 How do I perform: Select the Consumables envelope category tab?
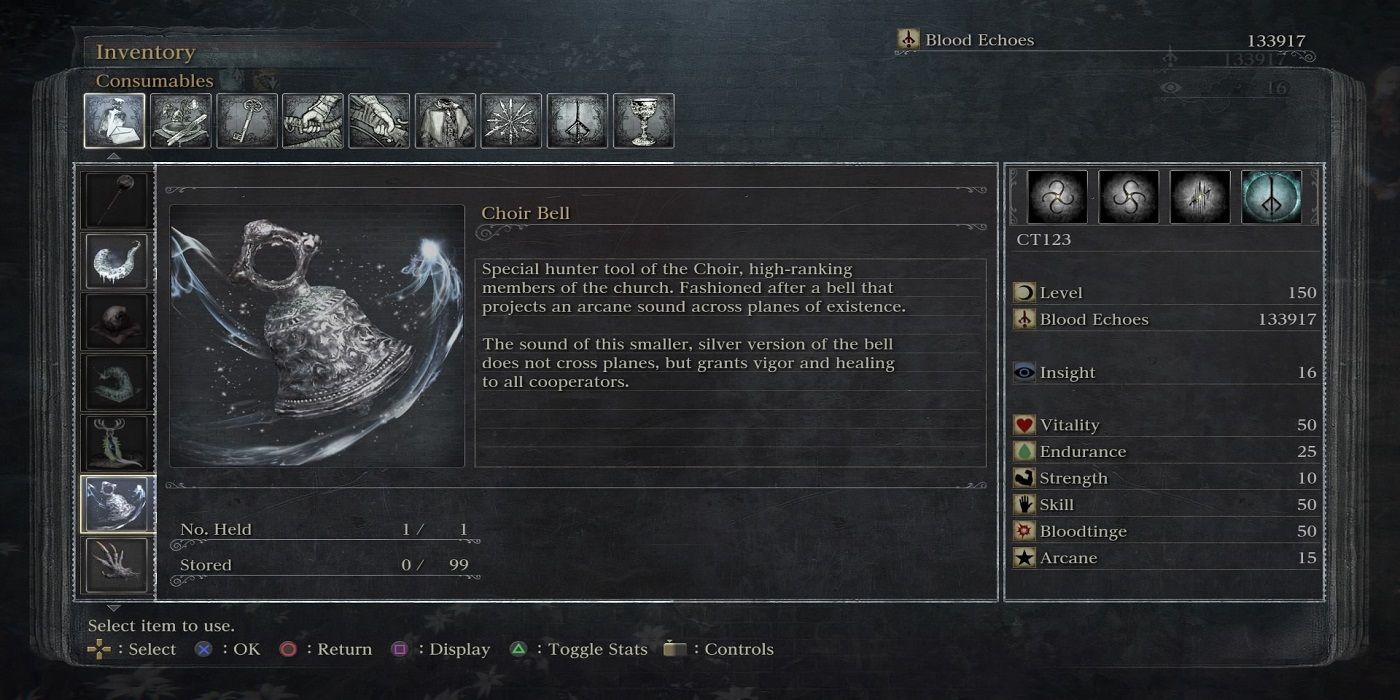point(114,121)
